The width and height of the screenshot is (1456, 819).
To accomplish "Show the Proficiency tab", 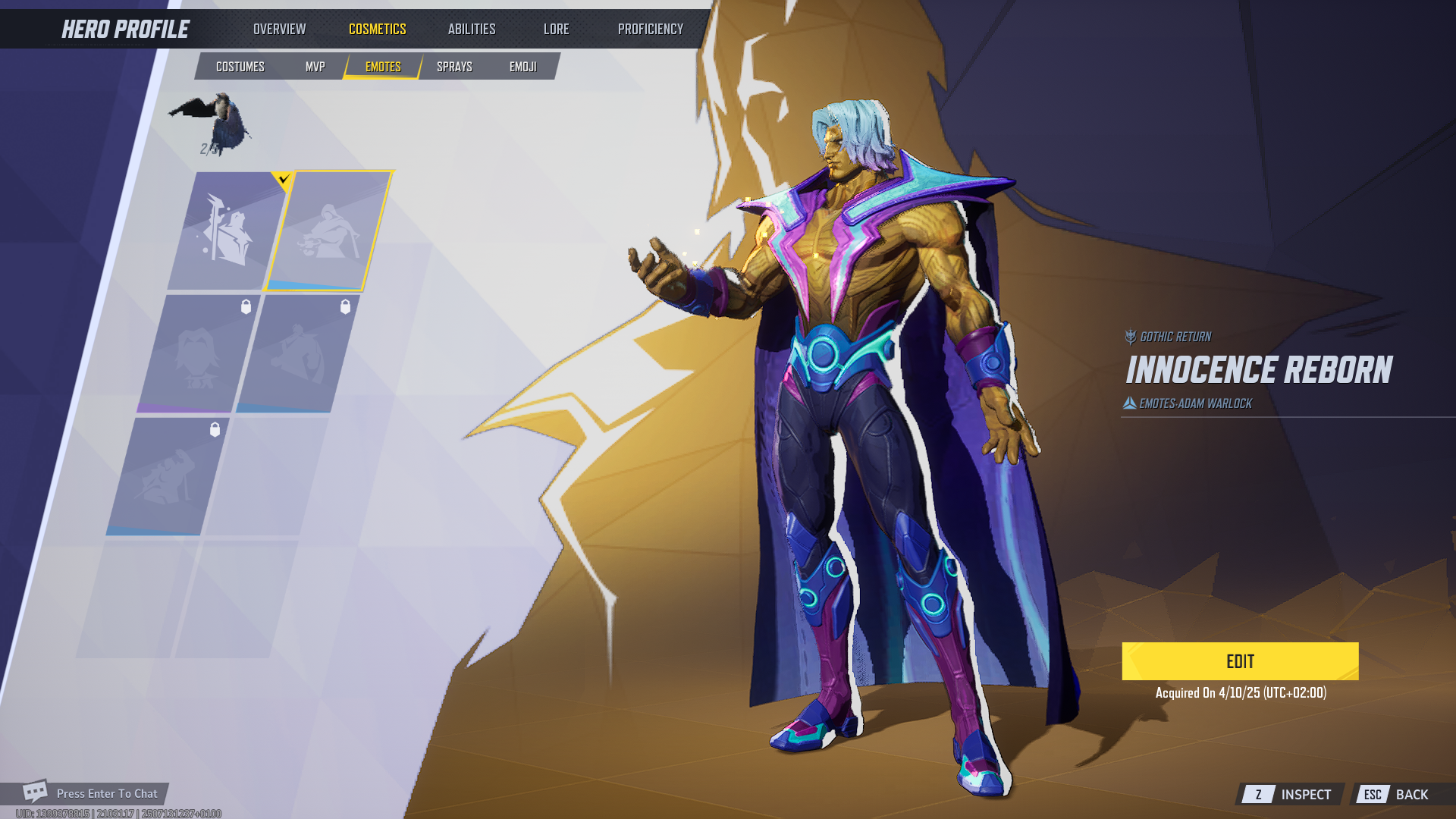I will point(650,29).
